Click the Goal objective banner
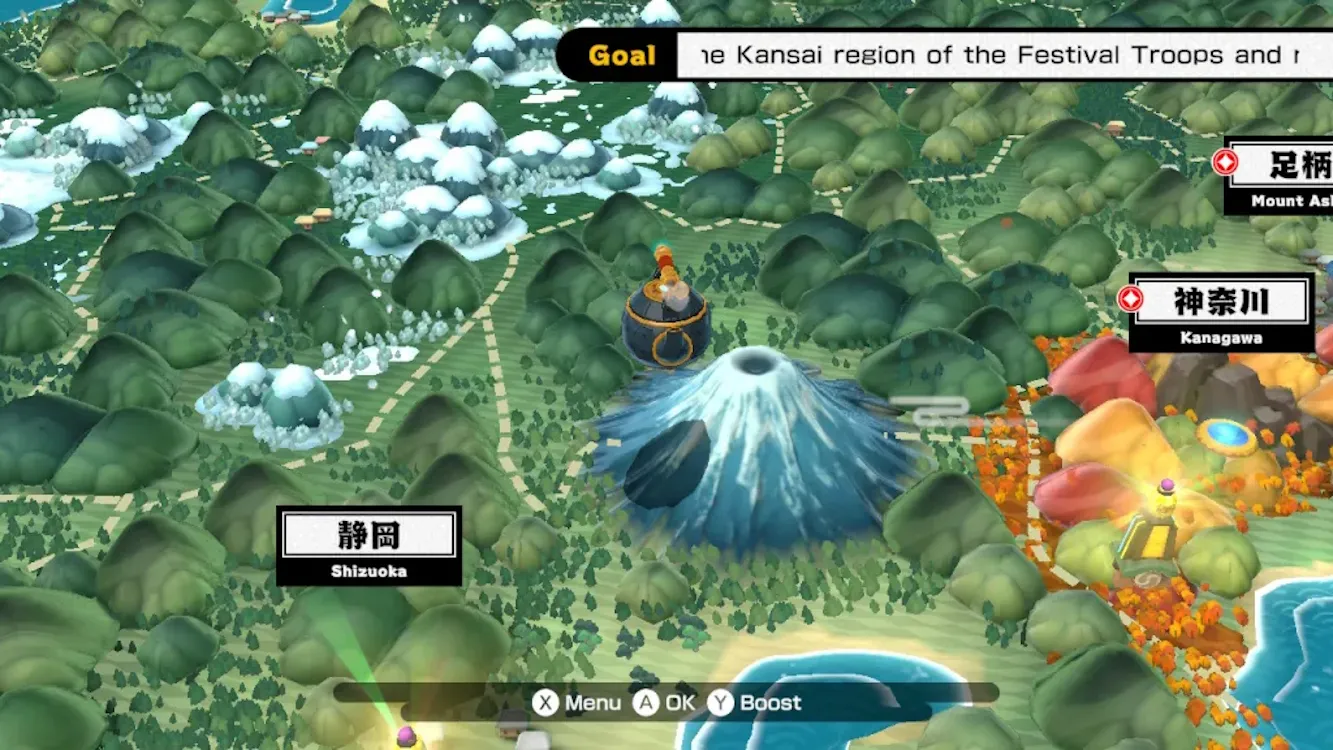1333x750 pixels. pyautogui.click(x=945, y=55)
